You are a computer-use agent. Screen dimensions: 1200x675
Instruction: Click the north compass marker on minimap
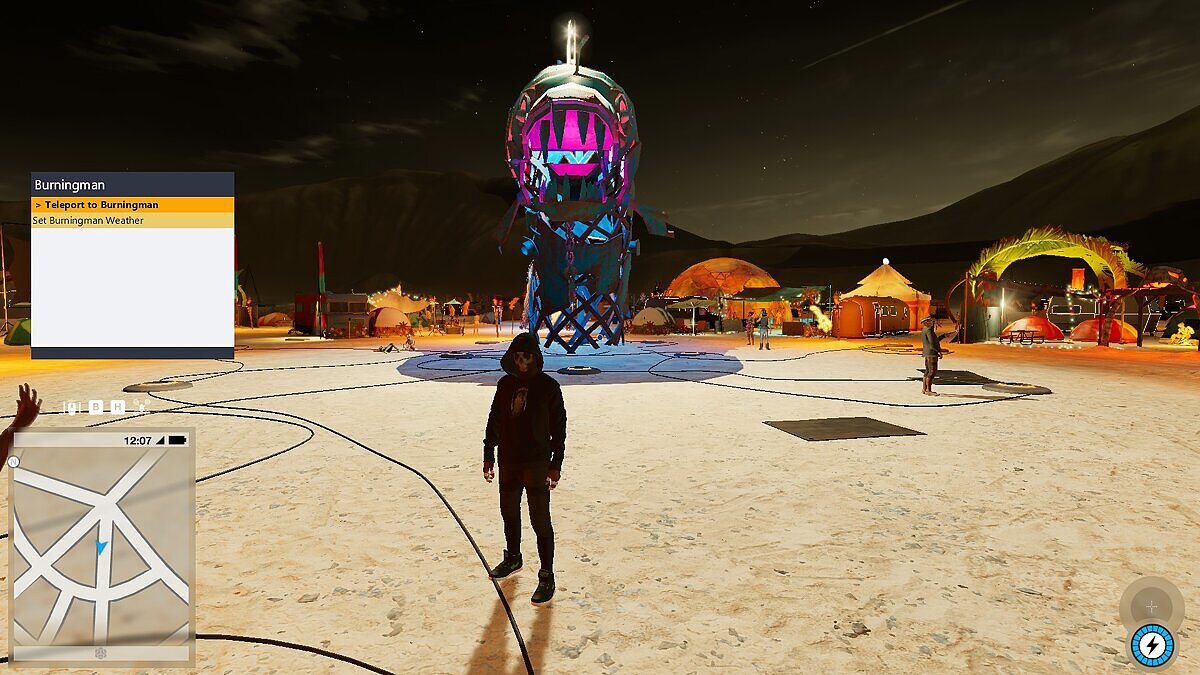click(x=13, y=462)
